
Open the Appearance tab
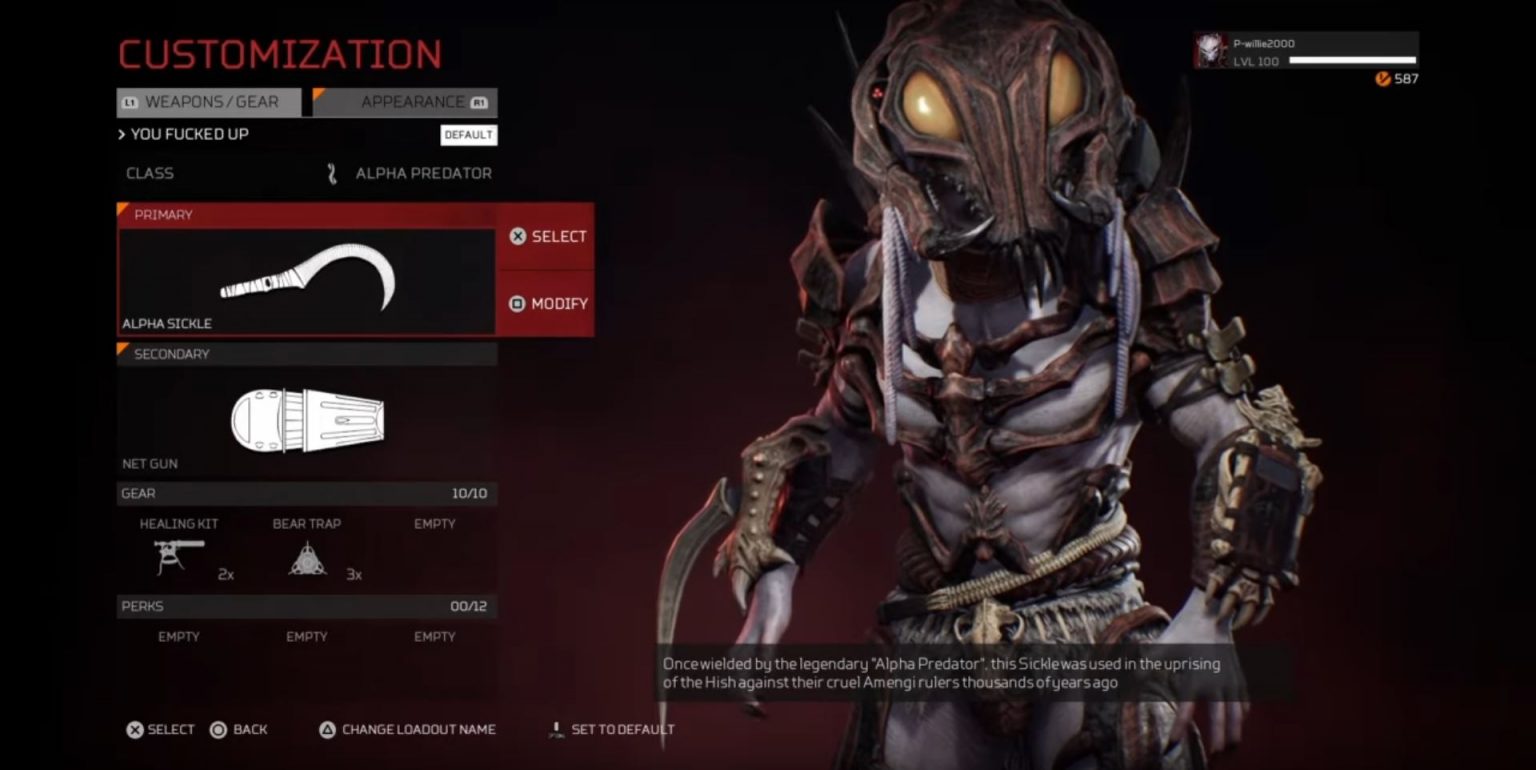pyautogui.click(x=405, y=102)
